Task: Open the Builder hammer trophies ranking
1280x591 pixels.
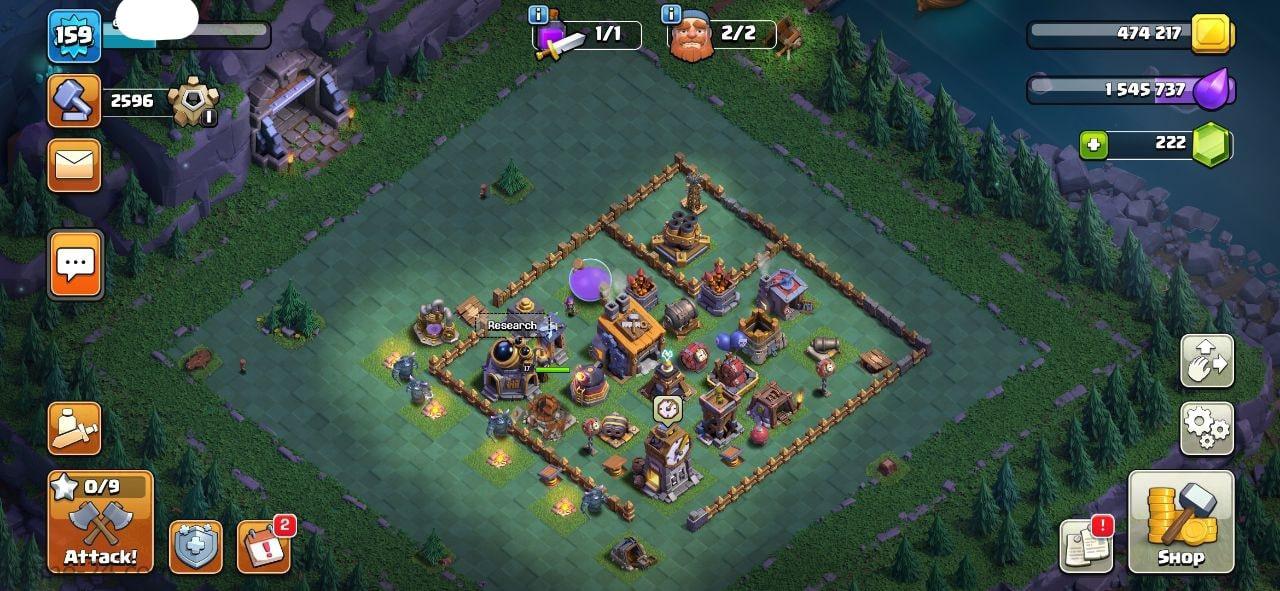Action: 75,100
